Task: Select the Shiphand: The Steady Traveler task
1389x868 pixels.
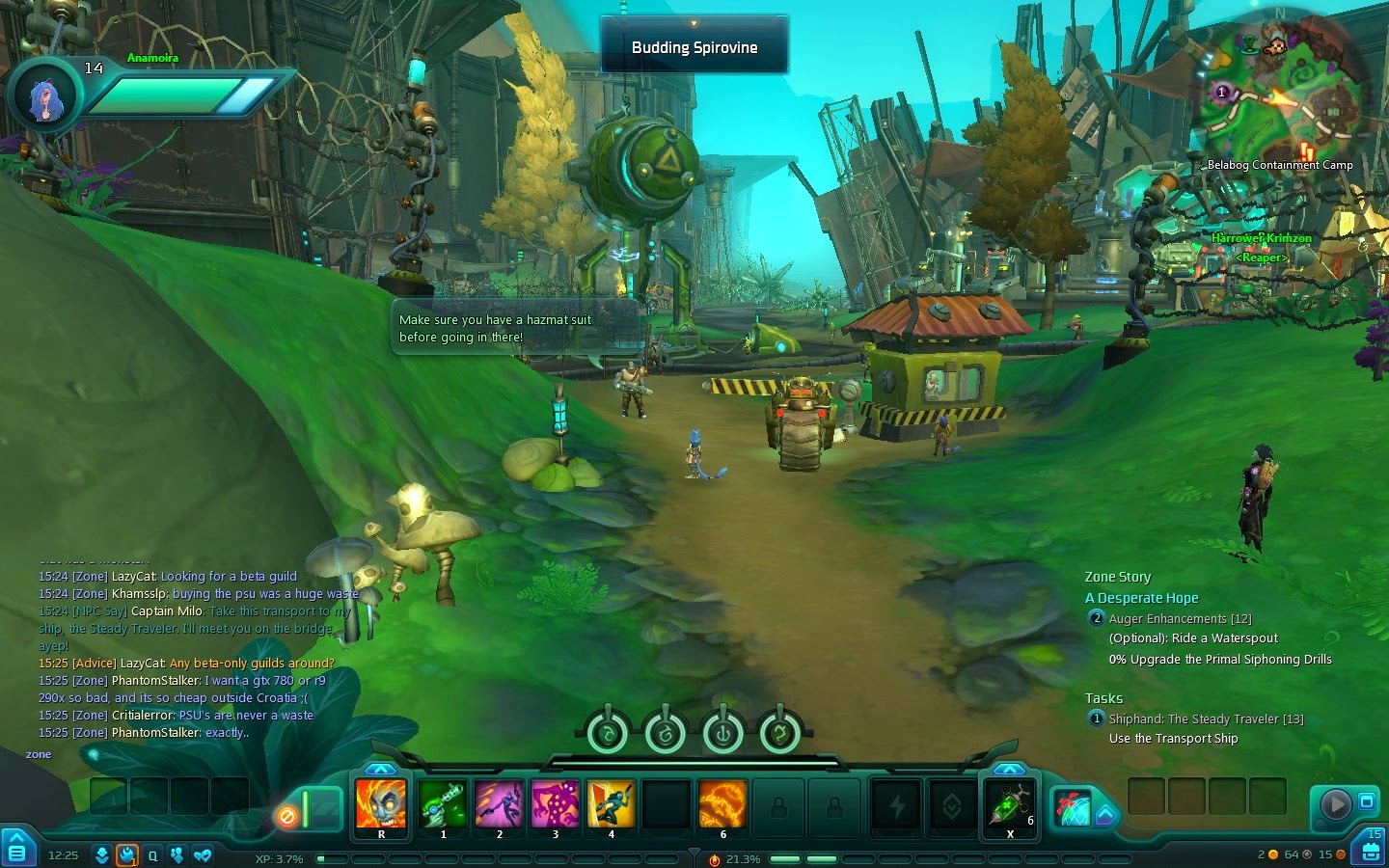Action: coord(1205,719)
